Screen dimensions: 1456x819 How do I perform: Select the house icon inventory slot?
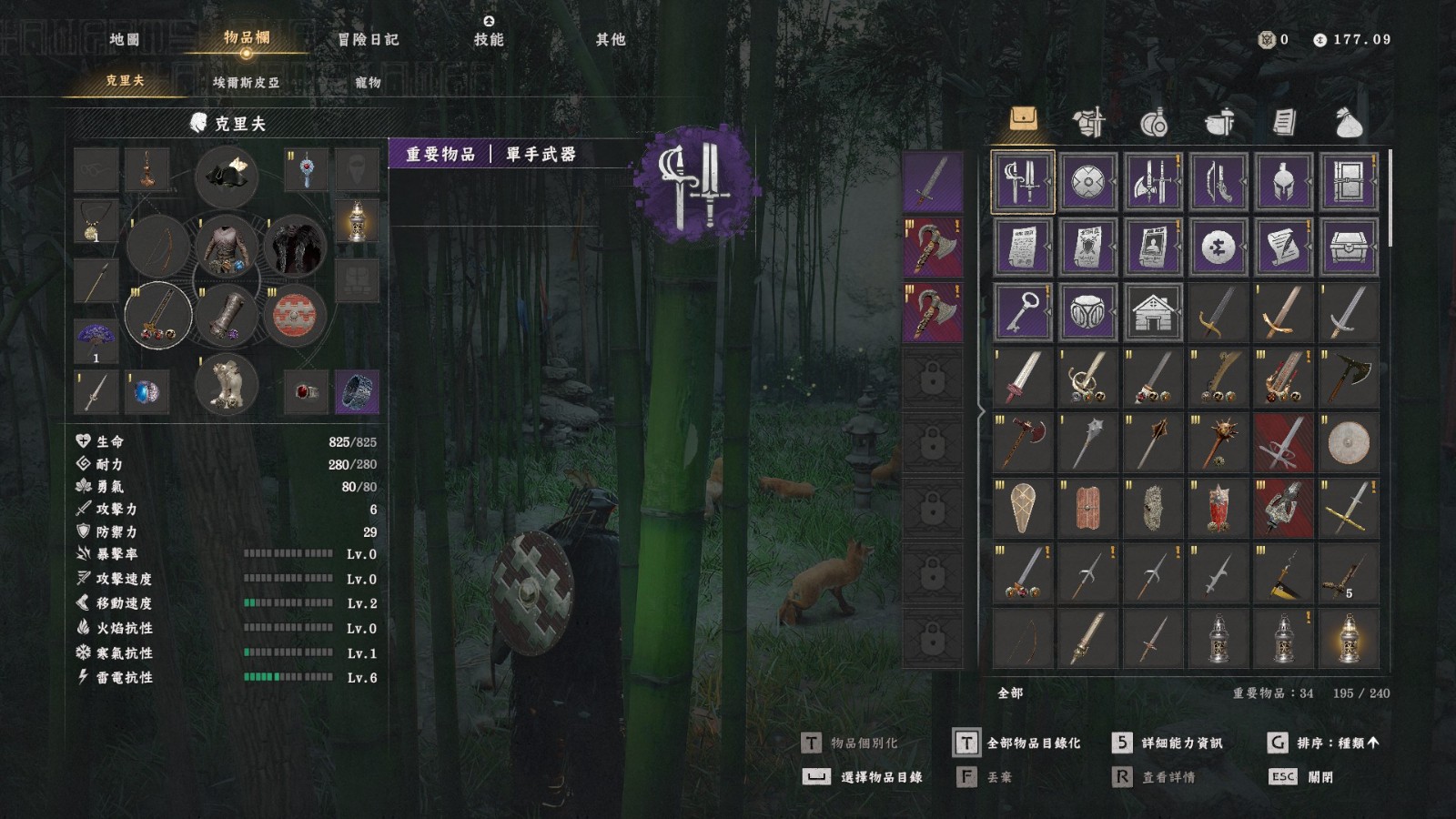(x=1153, y=312)
